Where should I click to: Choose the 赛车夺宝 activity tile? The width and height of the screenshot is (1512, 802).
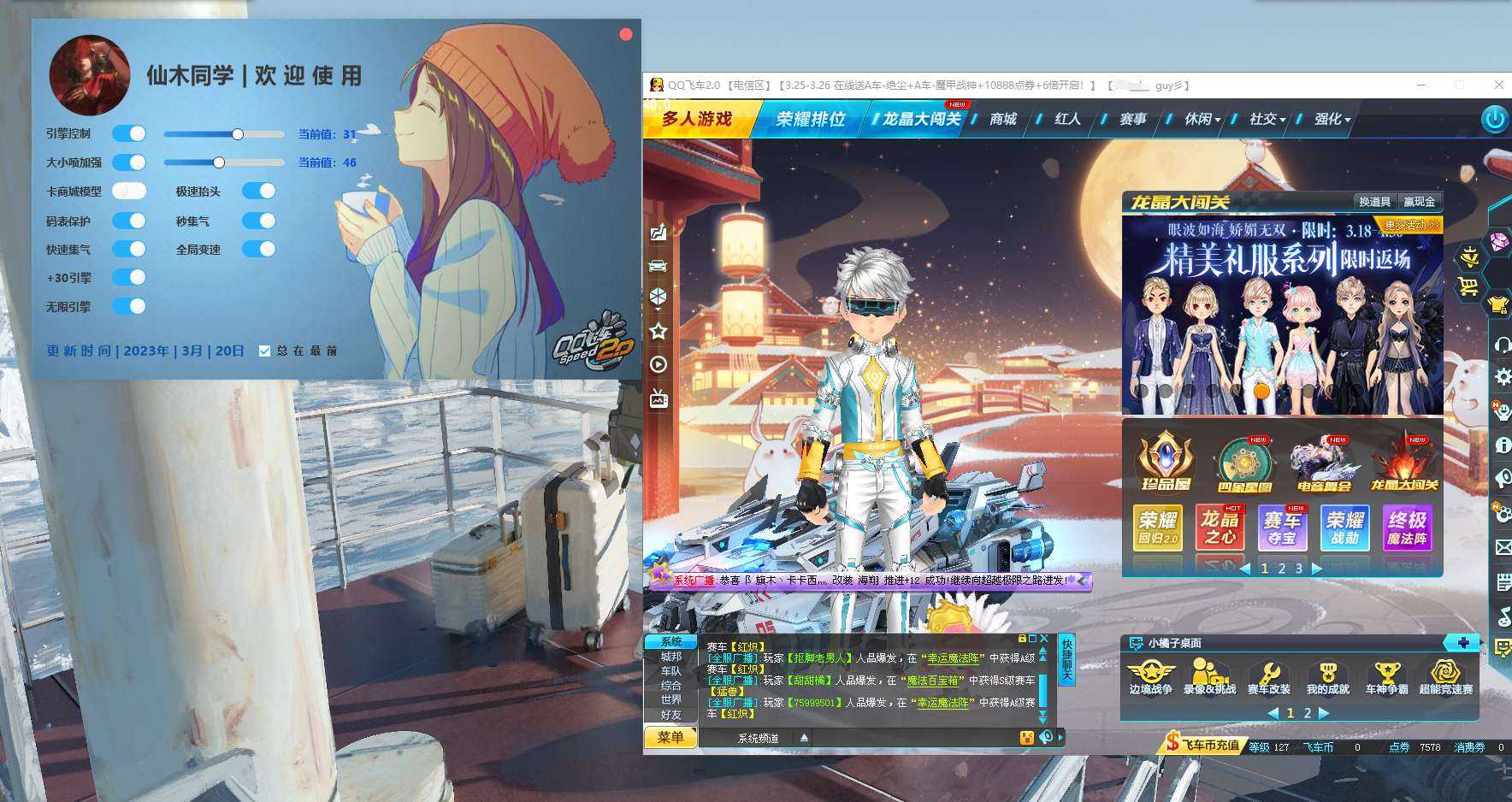pos(1281,528)
